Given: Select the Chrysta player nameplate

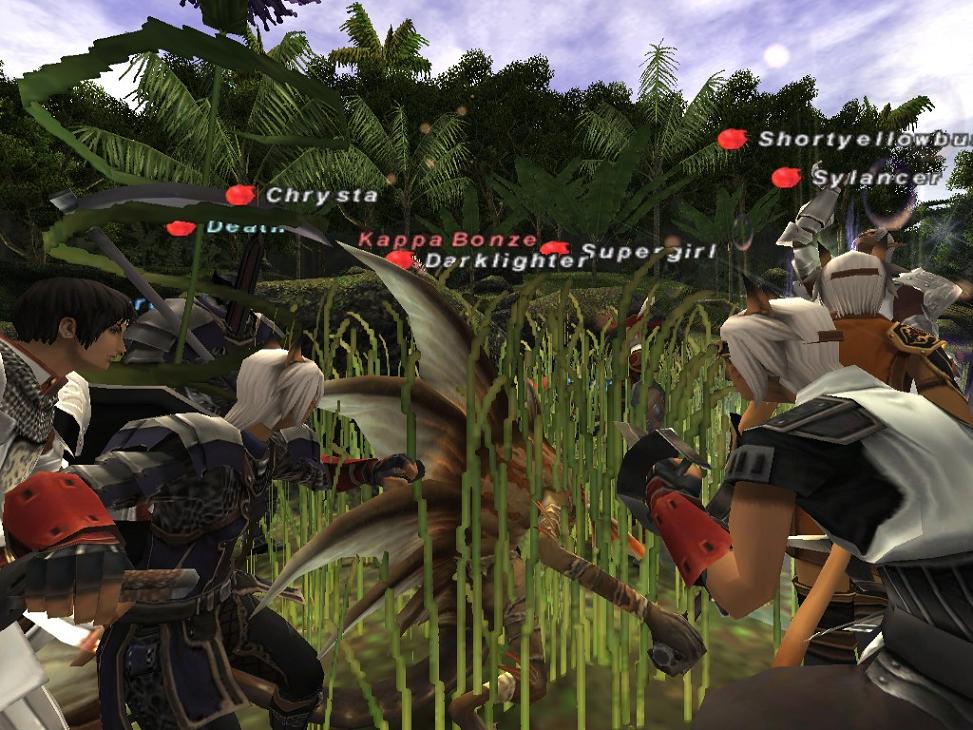Looking at the screenshot, I should pos(321,196).
